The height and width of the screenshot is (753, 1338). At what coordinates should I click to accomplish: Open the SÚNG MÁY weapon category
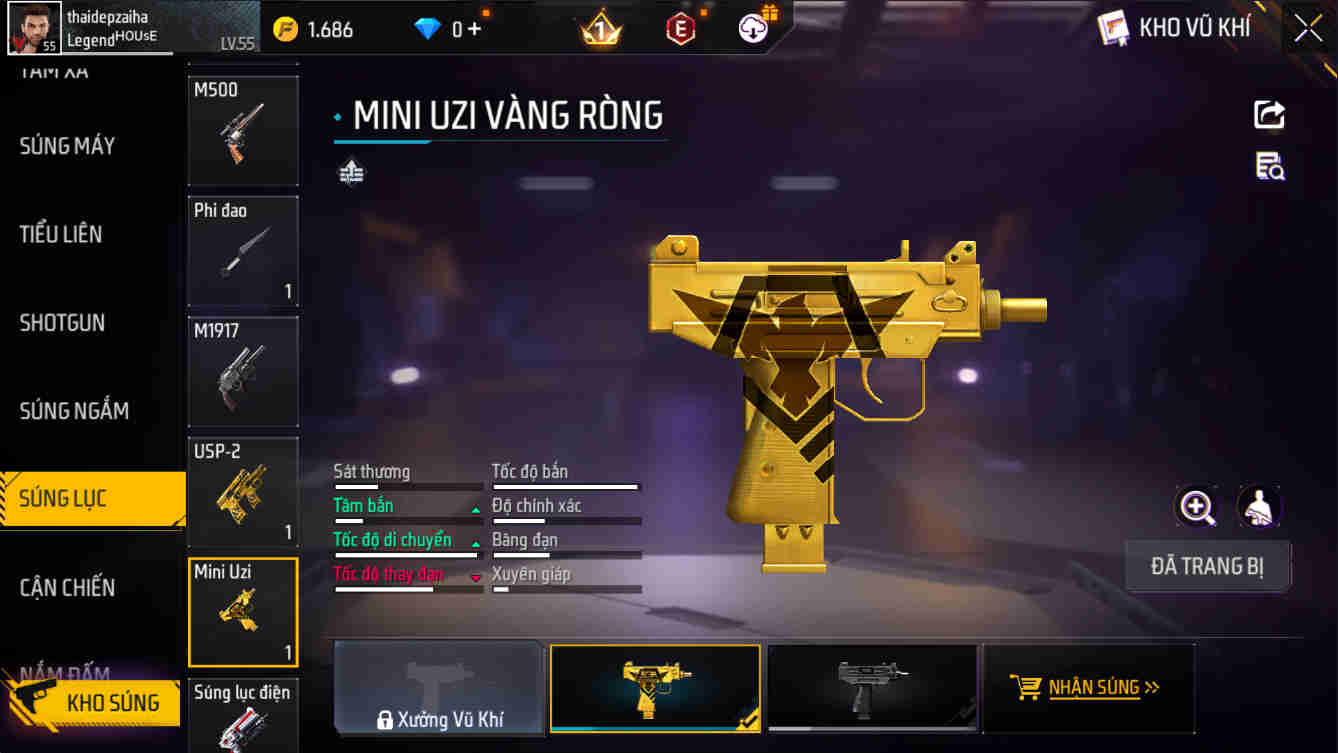(x=67, y=146)
